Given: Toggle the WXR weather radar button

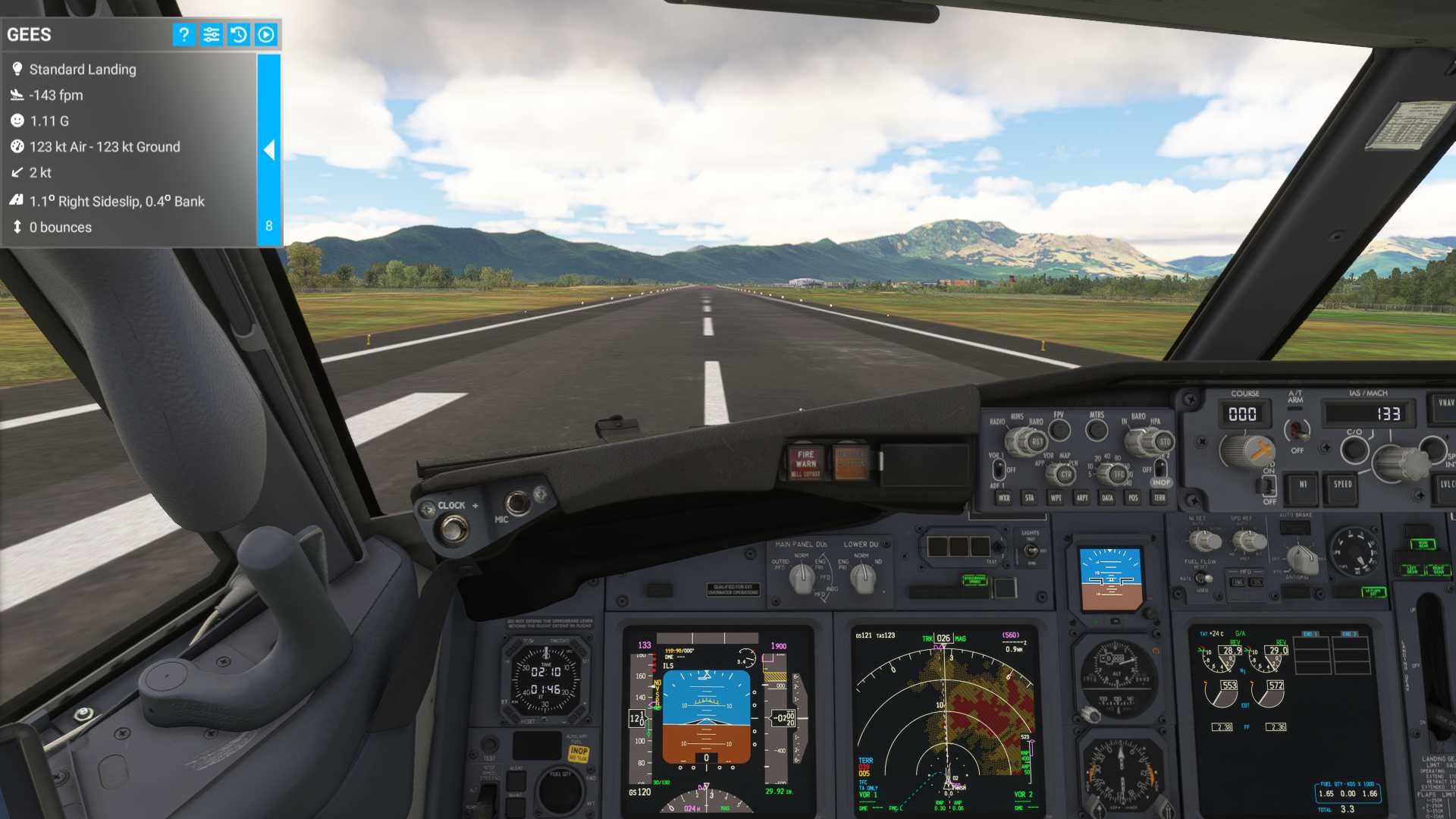Looking at the screenshot, I should 1004,498.
